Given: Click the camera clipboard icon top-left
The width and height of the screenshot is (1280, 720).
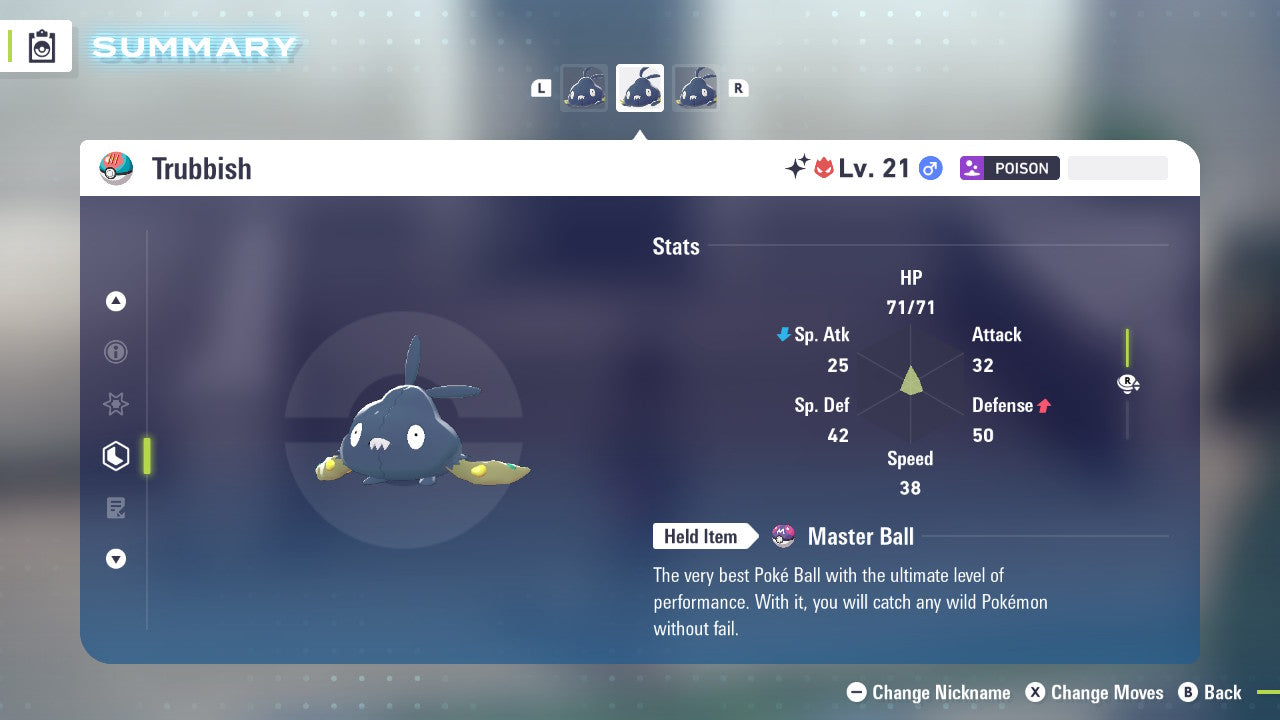Looking at the screenshot, I should pos(40,46).
